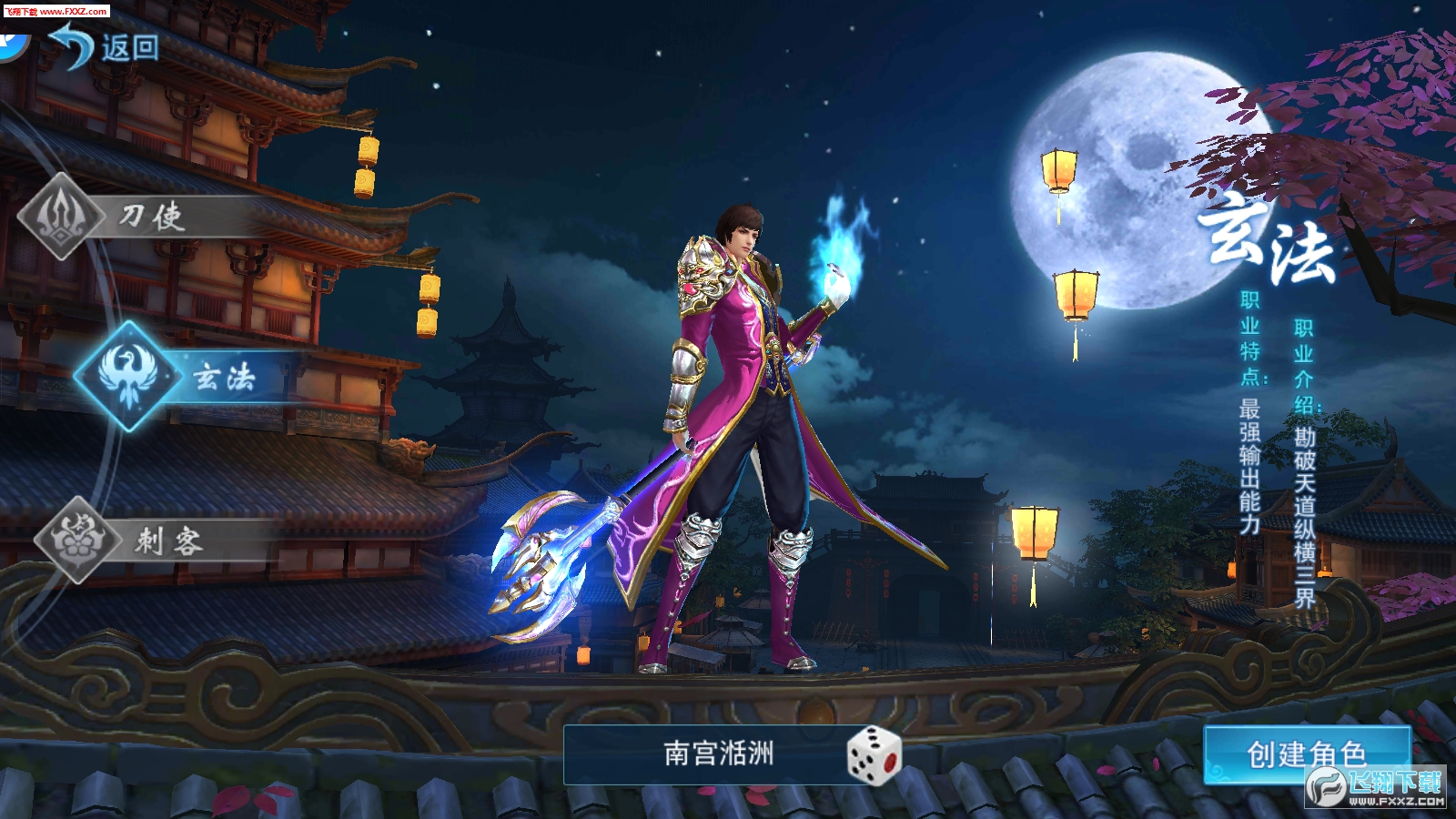Choose the 玄法 class
The image size is (1456, 819).
(x=182, y=376)
